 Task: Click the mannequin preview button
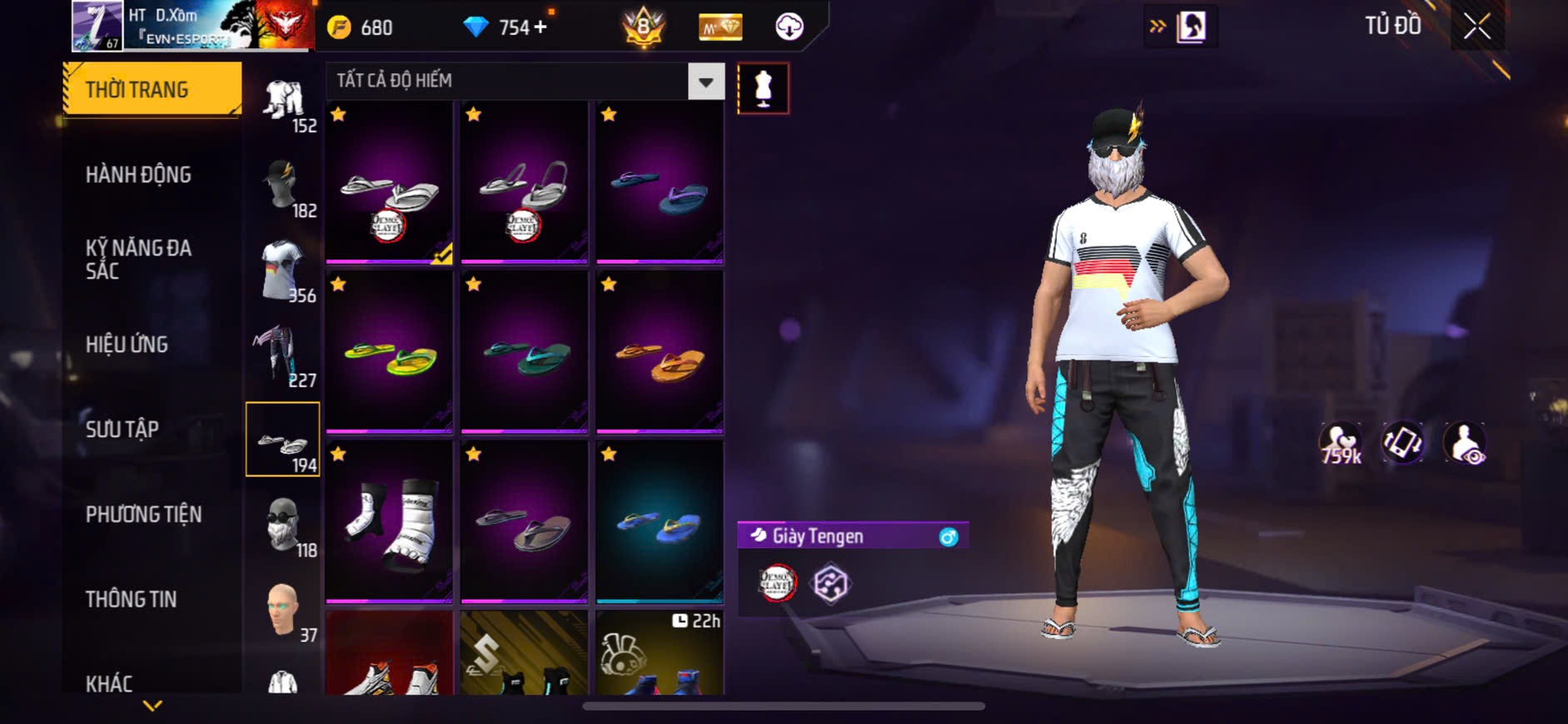[x=763, y=88]
